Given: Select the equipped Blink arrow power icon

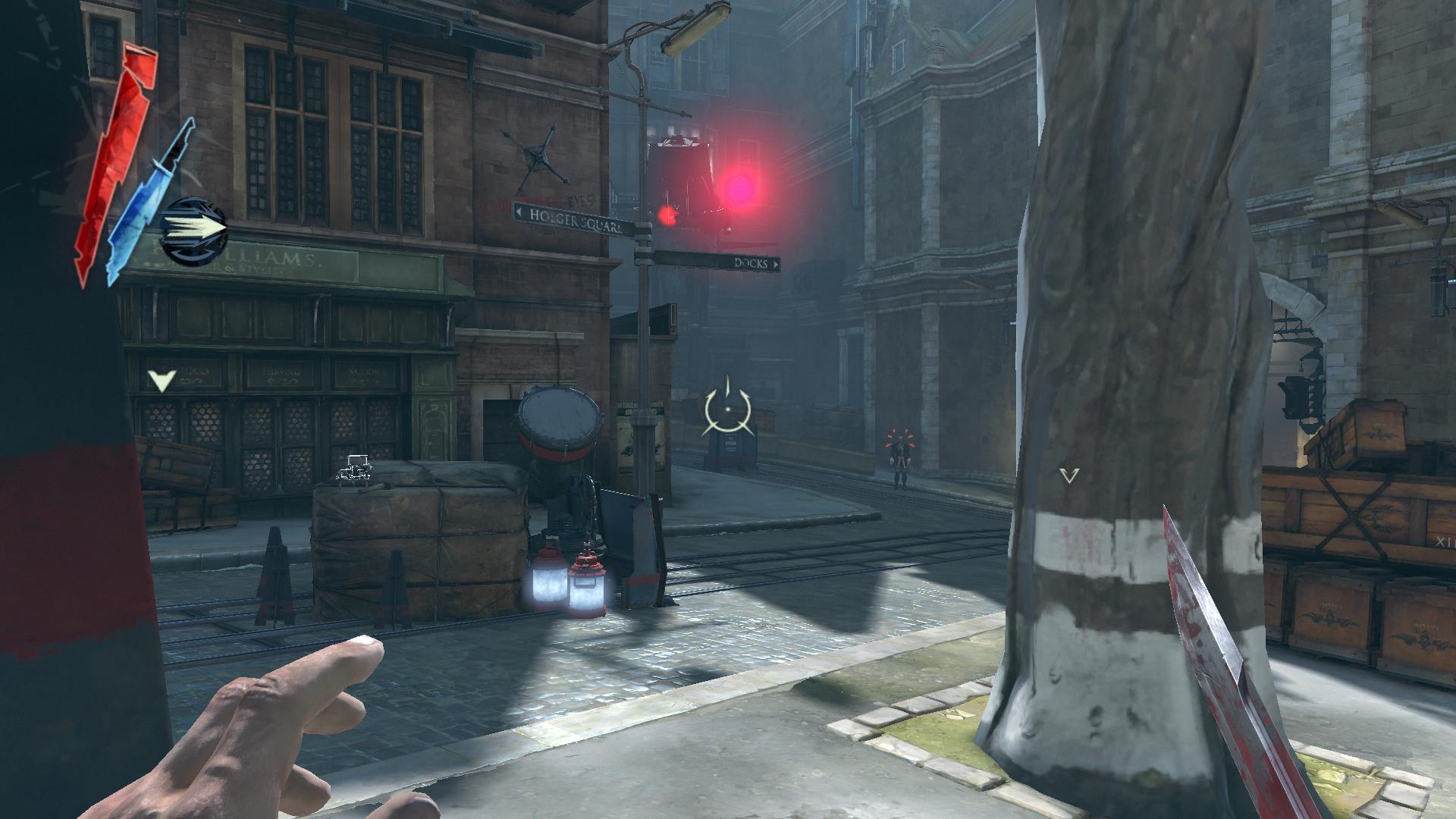Looking at the screenshot, I should pos(194,229).
